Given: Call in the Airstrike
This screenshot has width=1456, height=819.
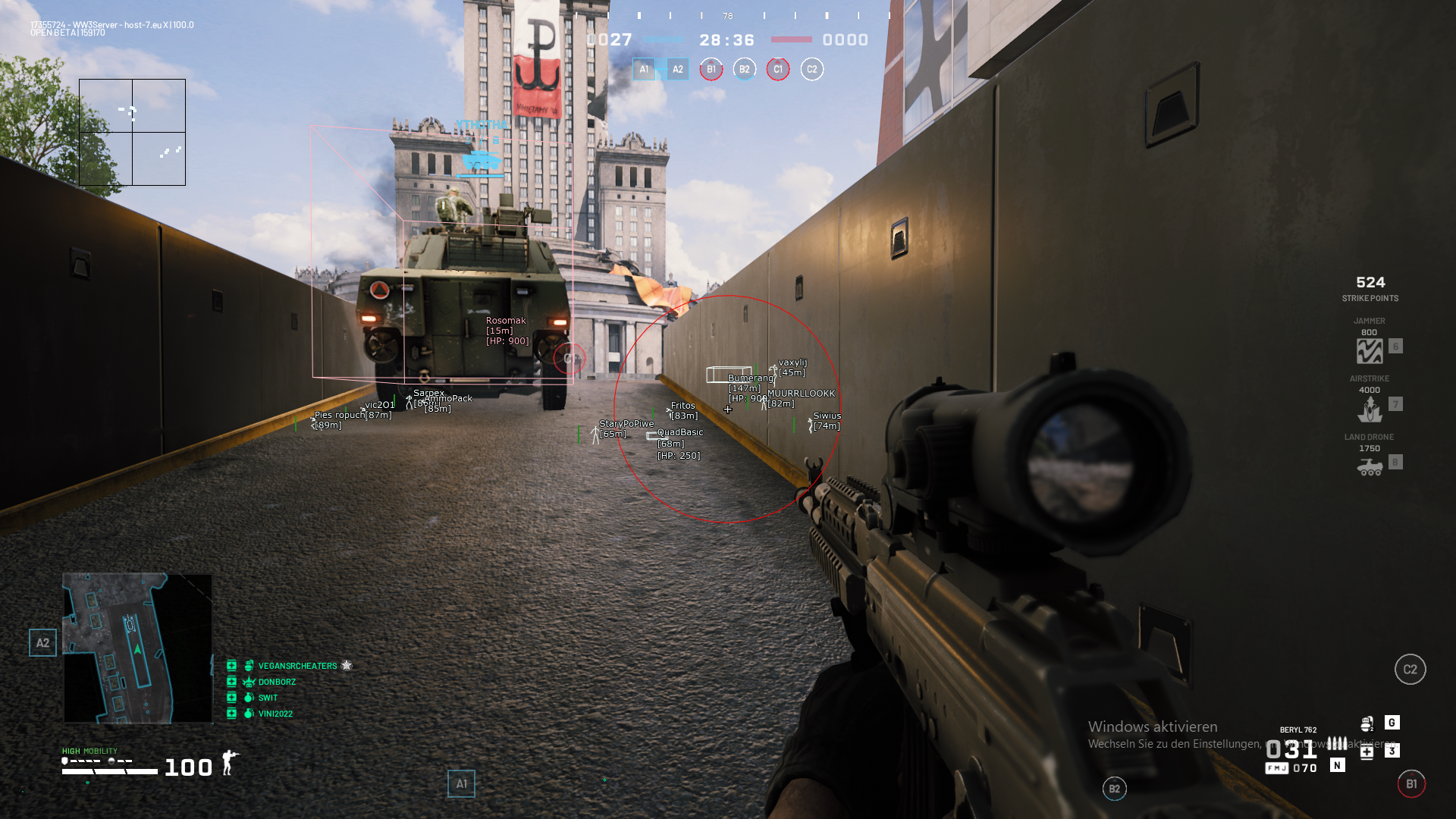Looking at the screenshot, I should click(x=1370, y=409).
